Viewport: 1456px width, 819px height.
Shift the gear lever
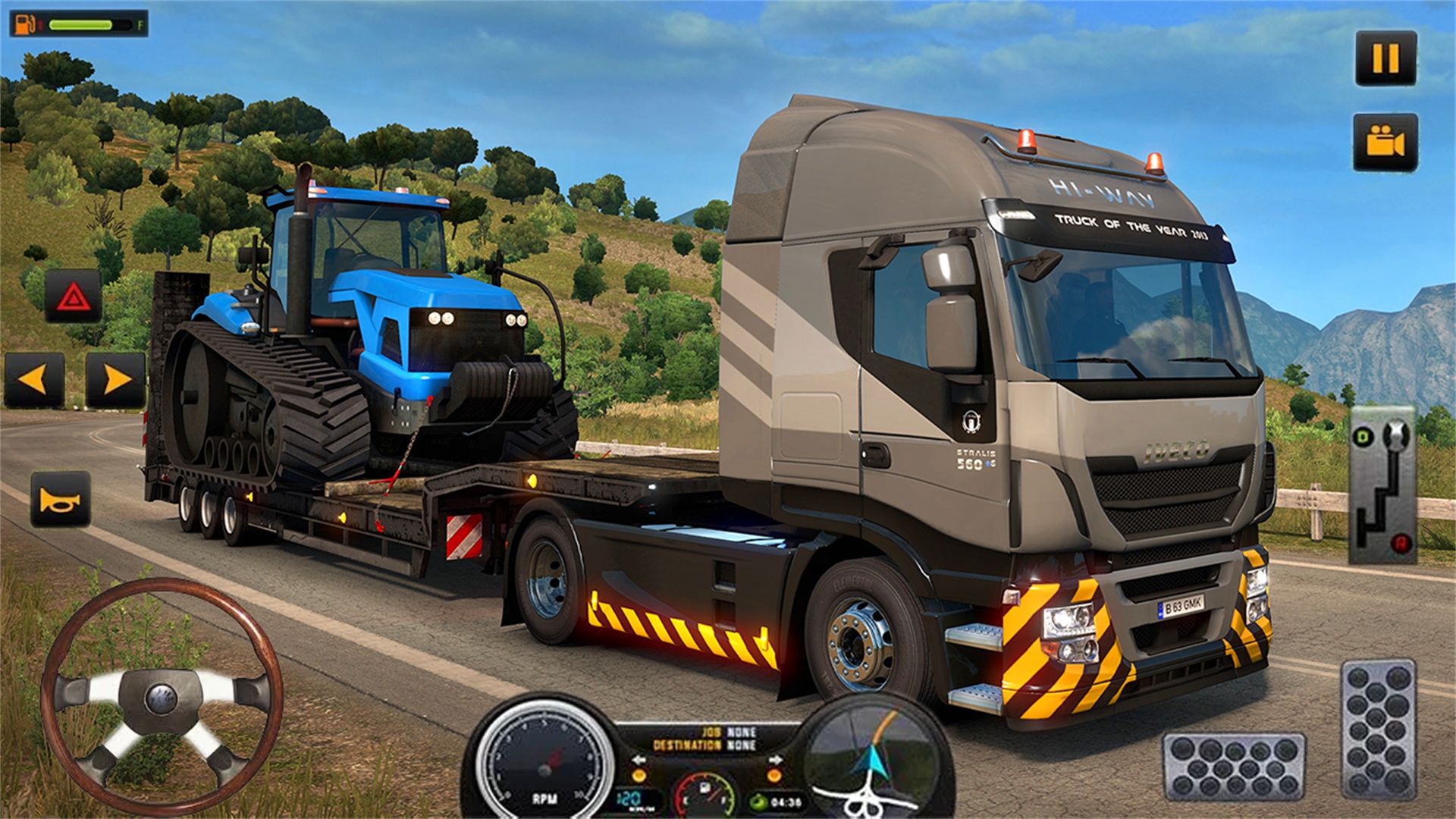[x=1382, y=485]
